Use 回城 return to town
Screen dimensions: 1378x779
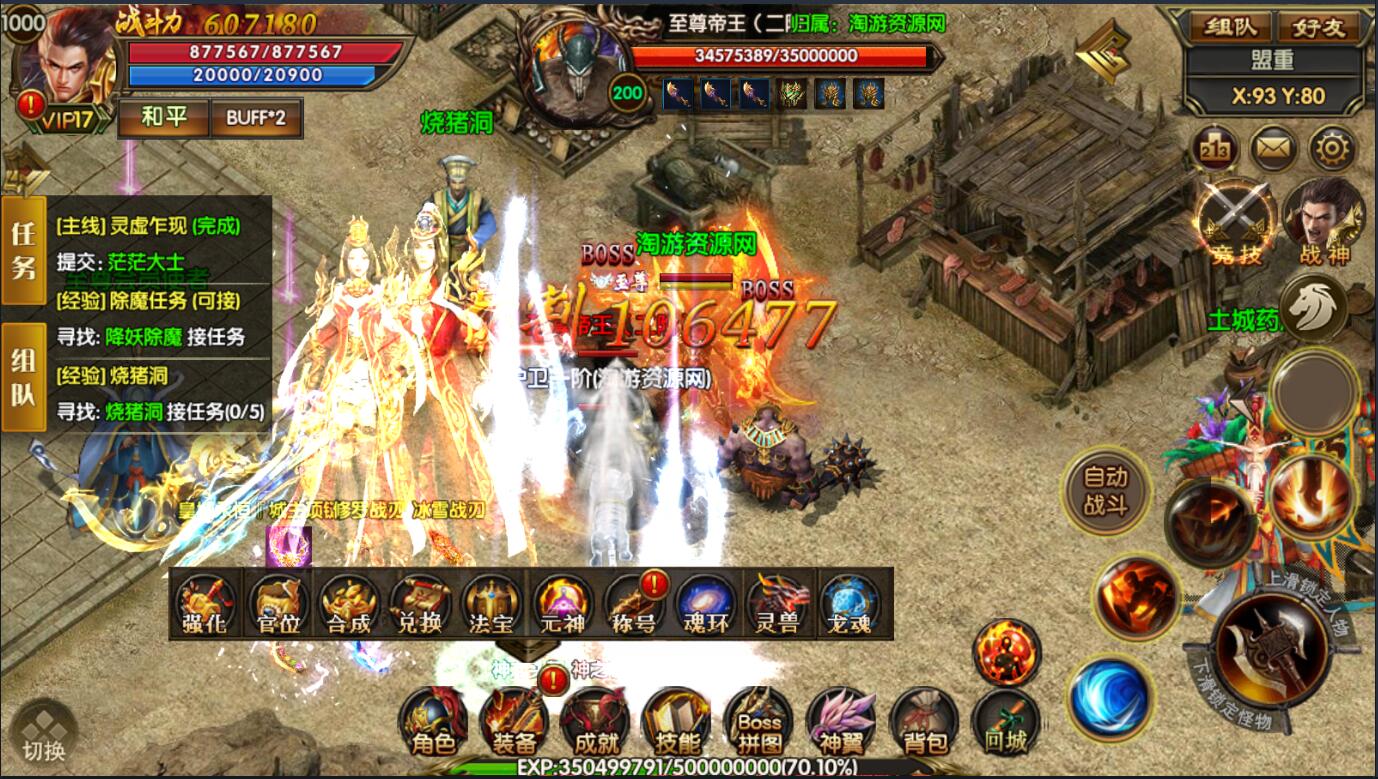[1005, 722]
